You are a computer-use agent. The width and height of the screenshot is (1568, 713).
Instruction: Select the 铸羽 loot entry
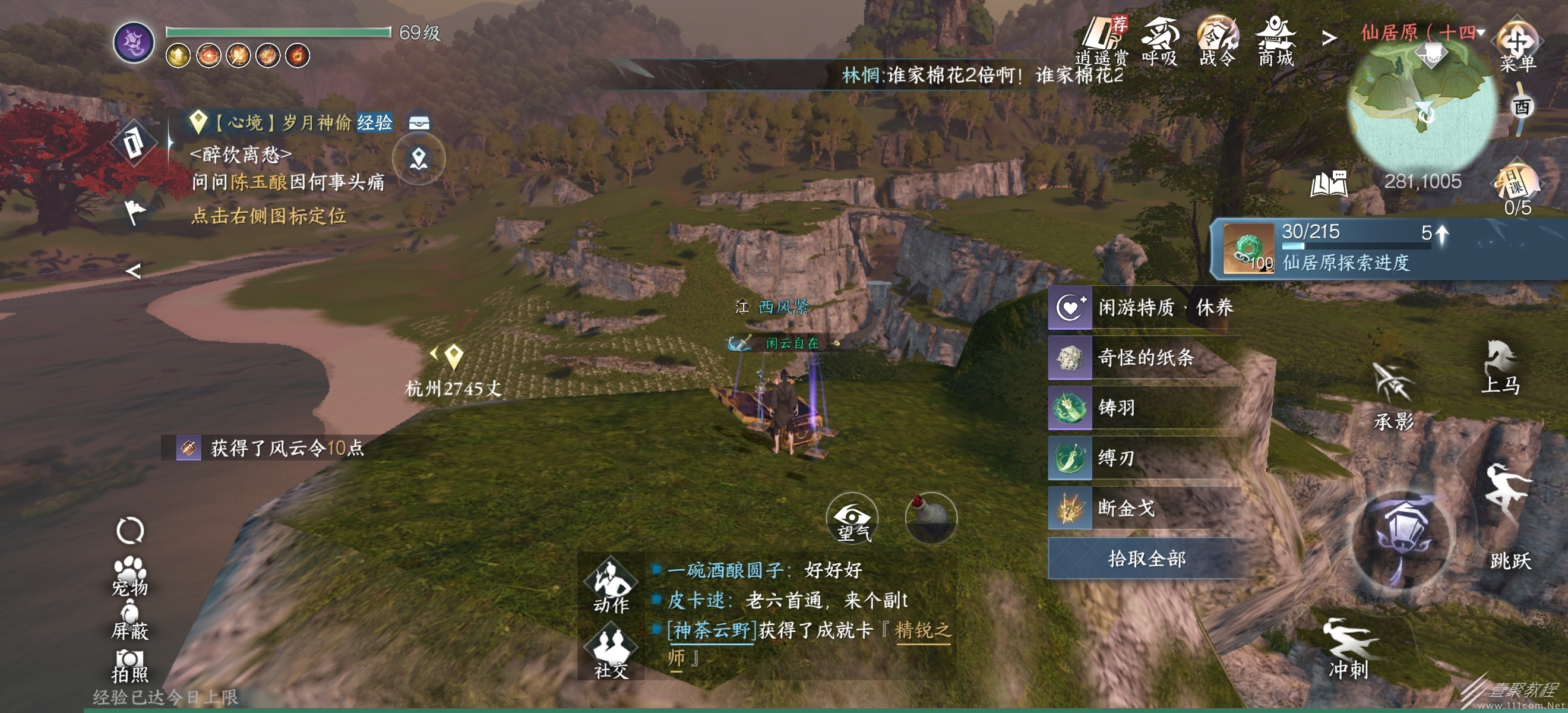pyautogui.click(x=1145, y=408)
